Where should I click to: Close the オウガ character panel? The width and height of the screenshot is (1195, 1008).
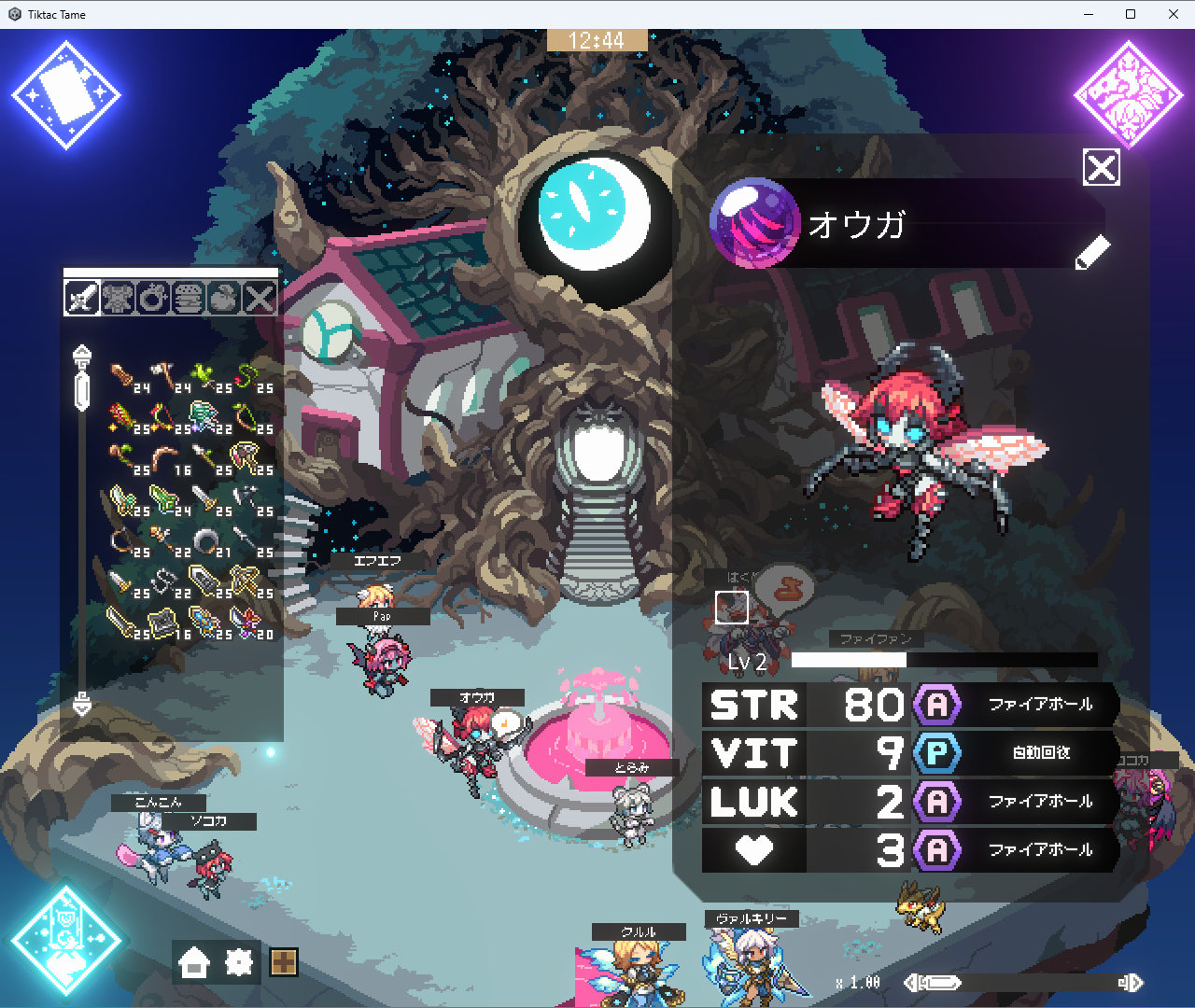(x=1102, y=168)
